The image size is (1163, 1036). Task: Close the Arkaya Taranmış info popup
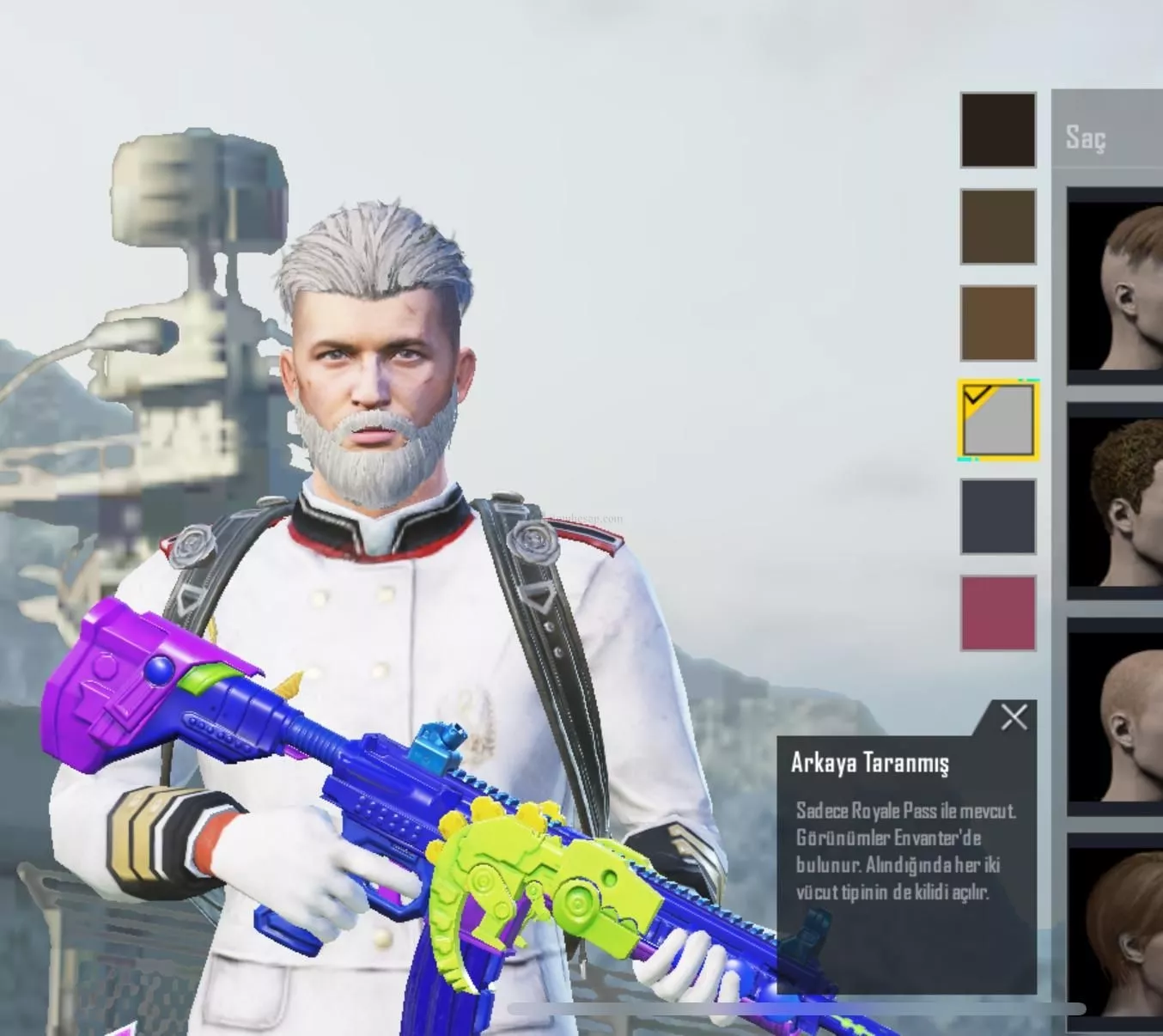[1014, 717]
